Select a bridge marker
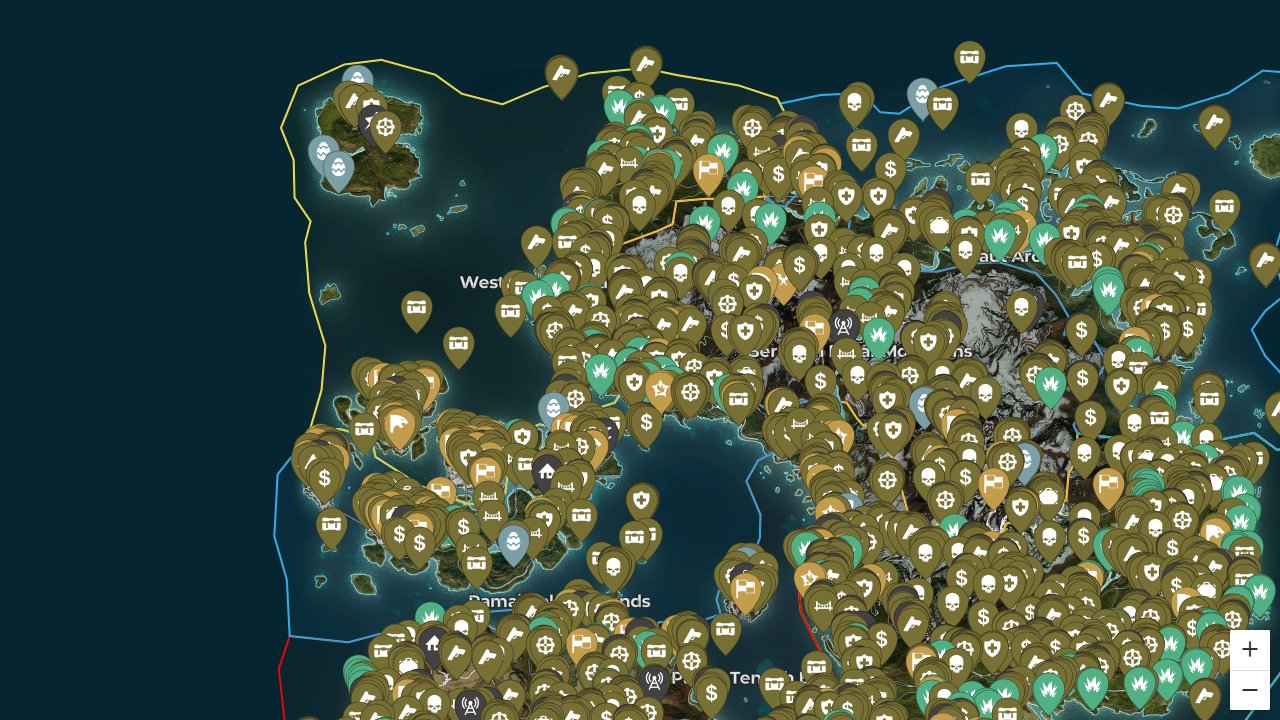Image resolution: width=1280 pixels, height=720 pixels. [488, 497]
